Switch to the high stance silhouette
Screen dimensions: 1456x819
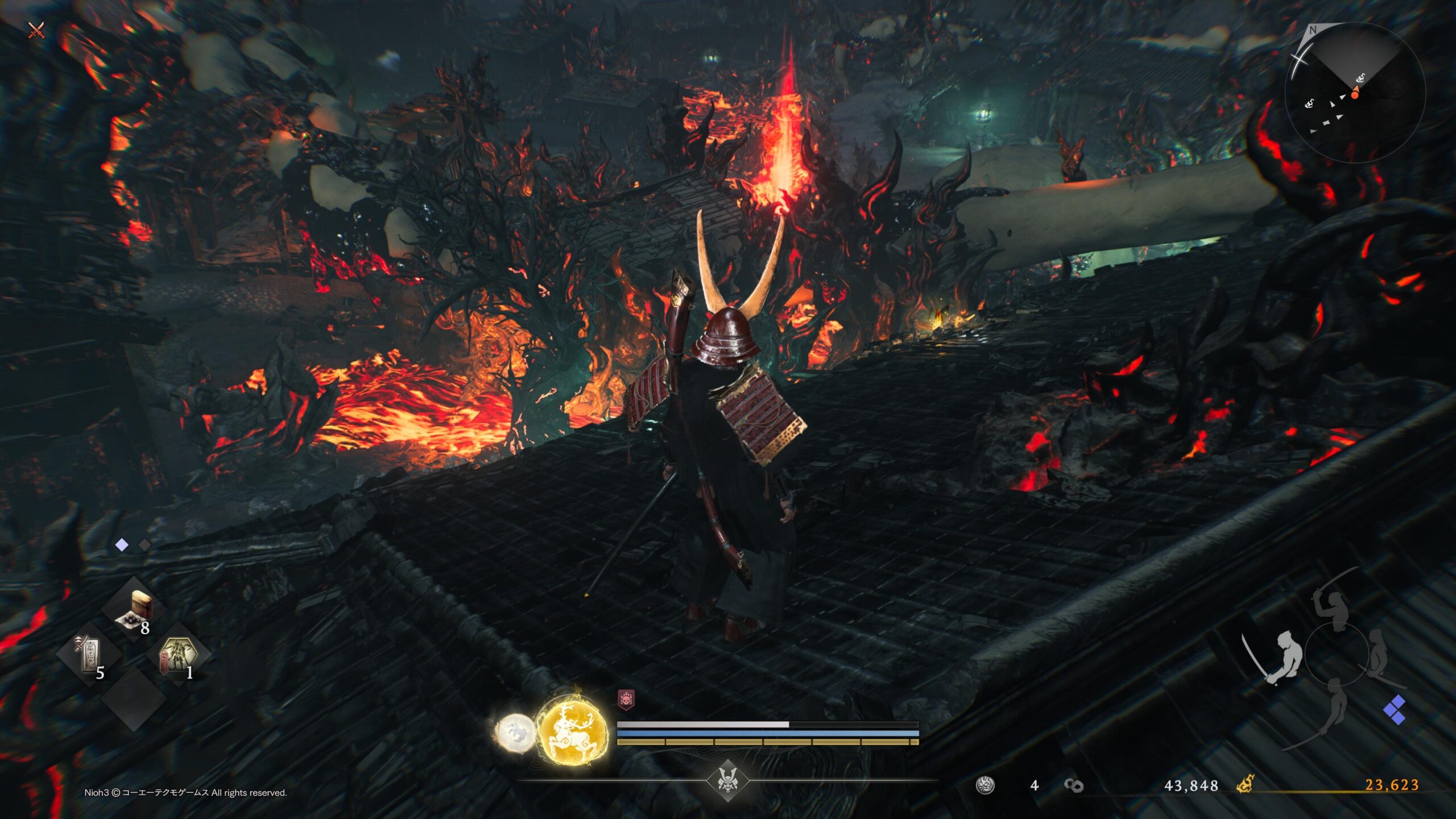(1333, 606)
